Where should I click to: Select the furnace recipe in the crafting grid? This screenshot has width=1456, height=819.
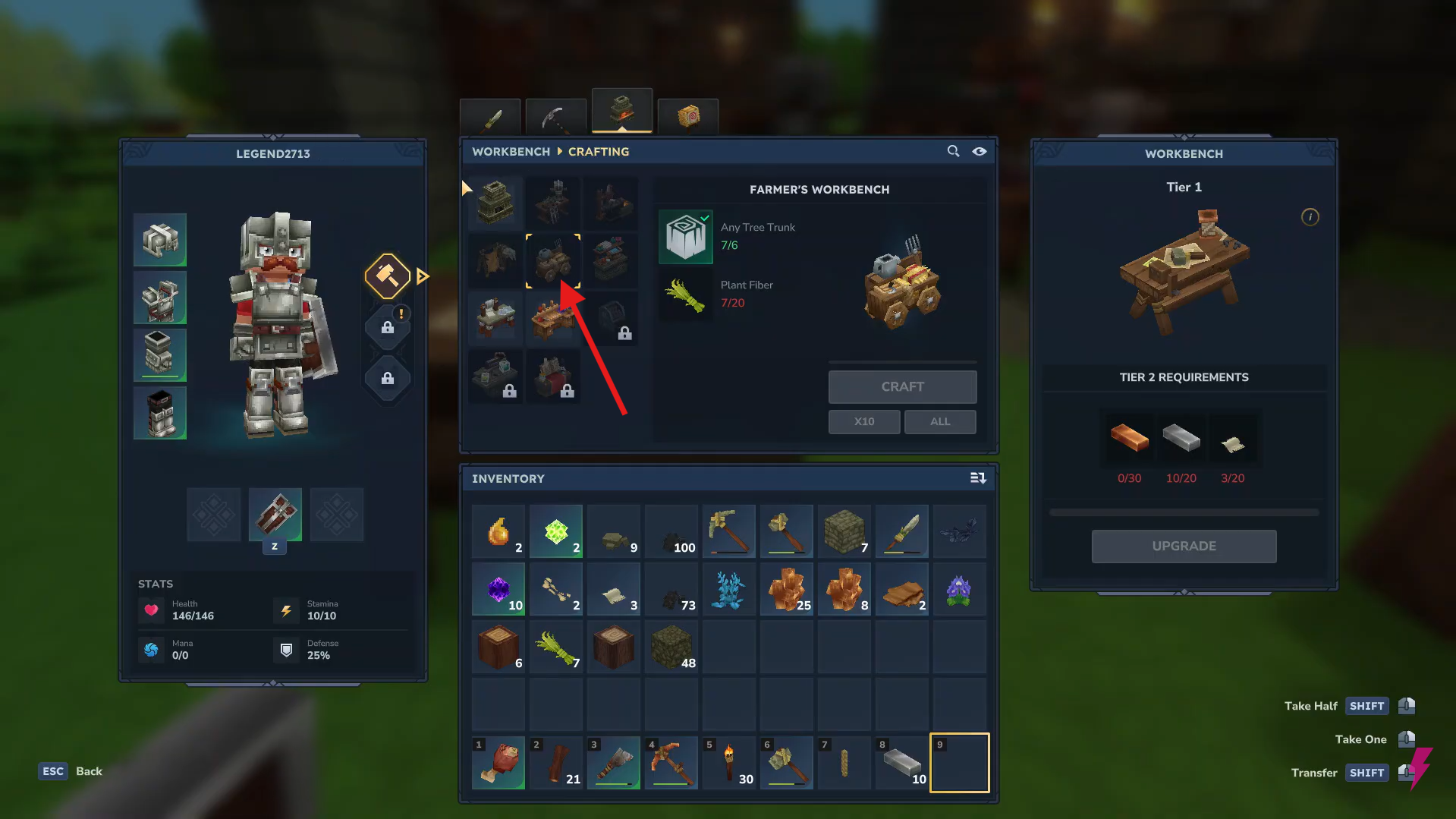pos(494,203)
